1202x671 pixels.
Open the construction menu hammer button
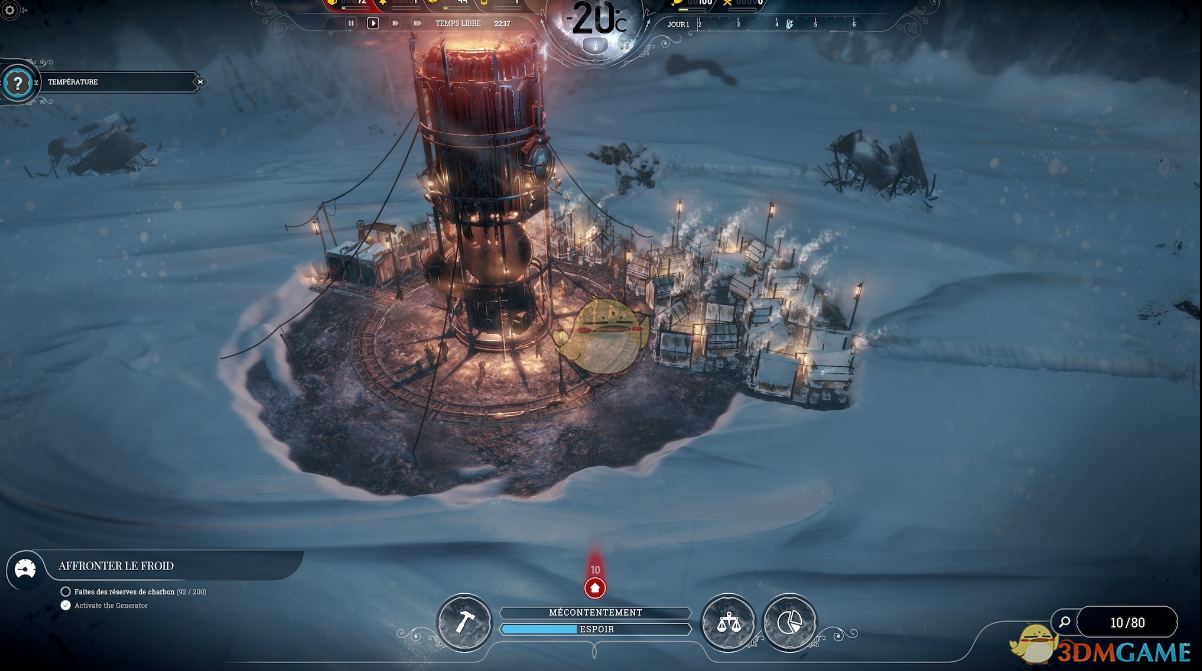pyautogui.click(x=464, y=621)
